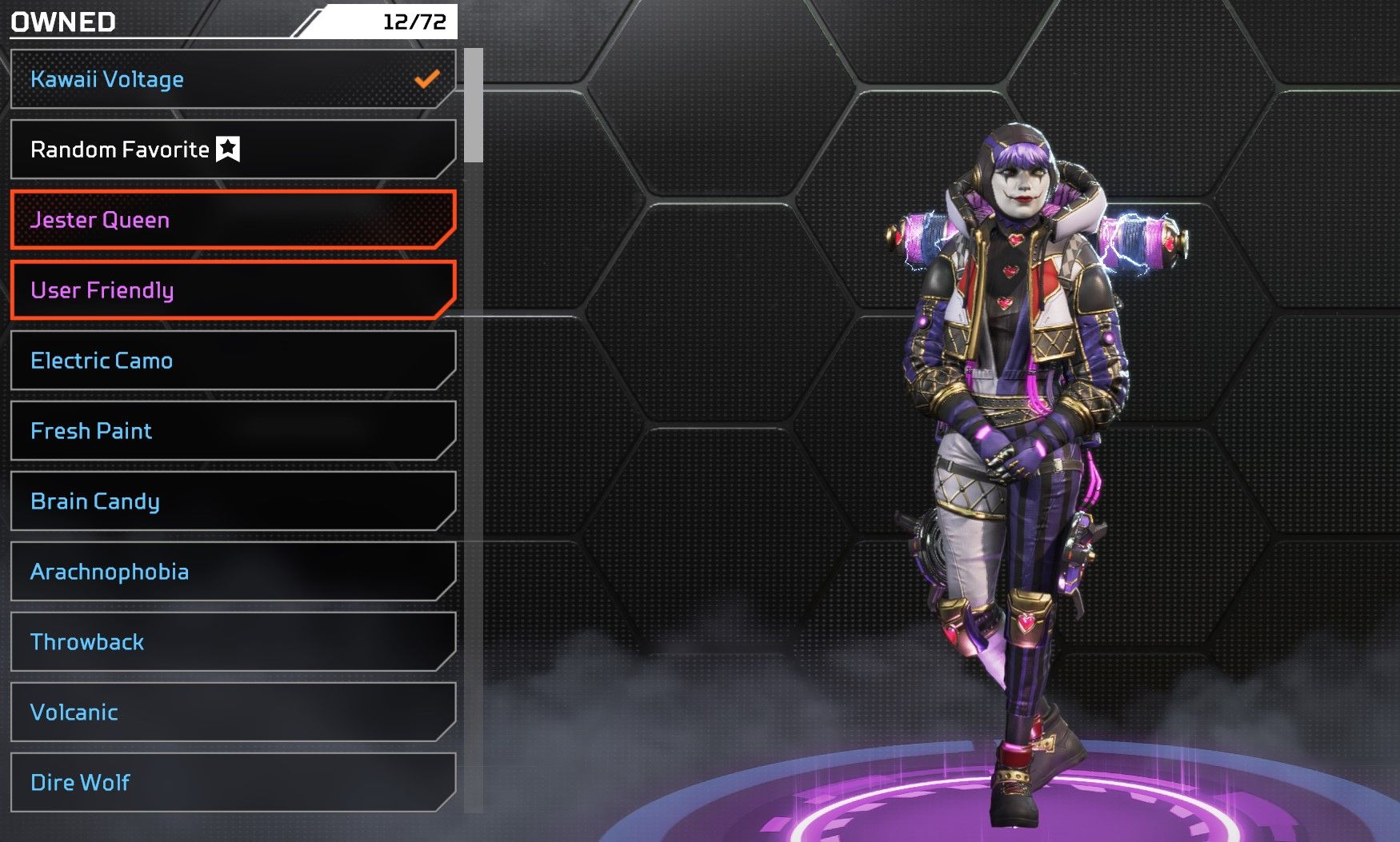
Task: Select the Arachnophobia skin
Action: (x=232, y=572)
